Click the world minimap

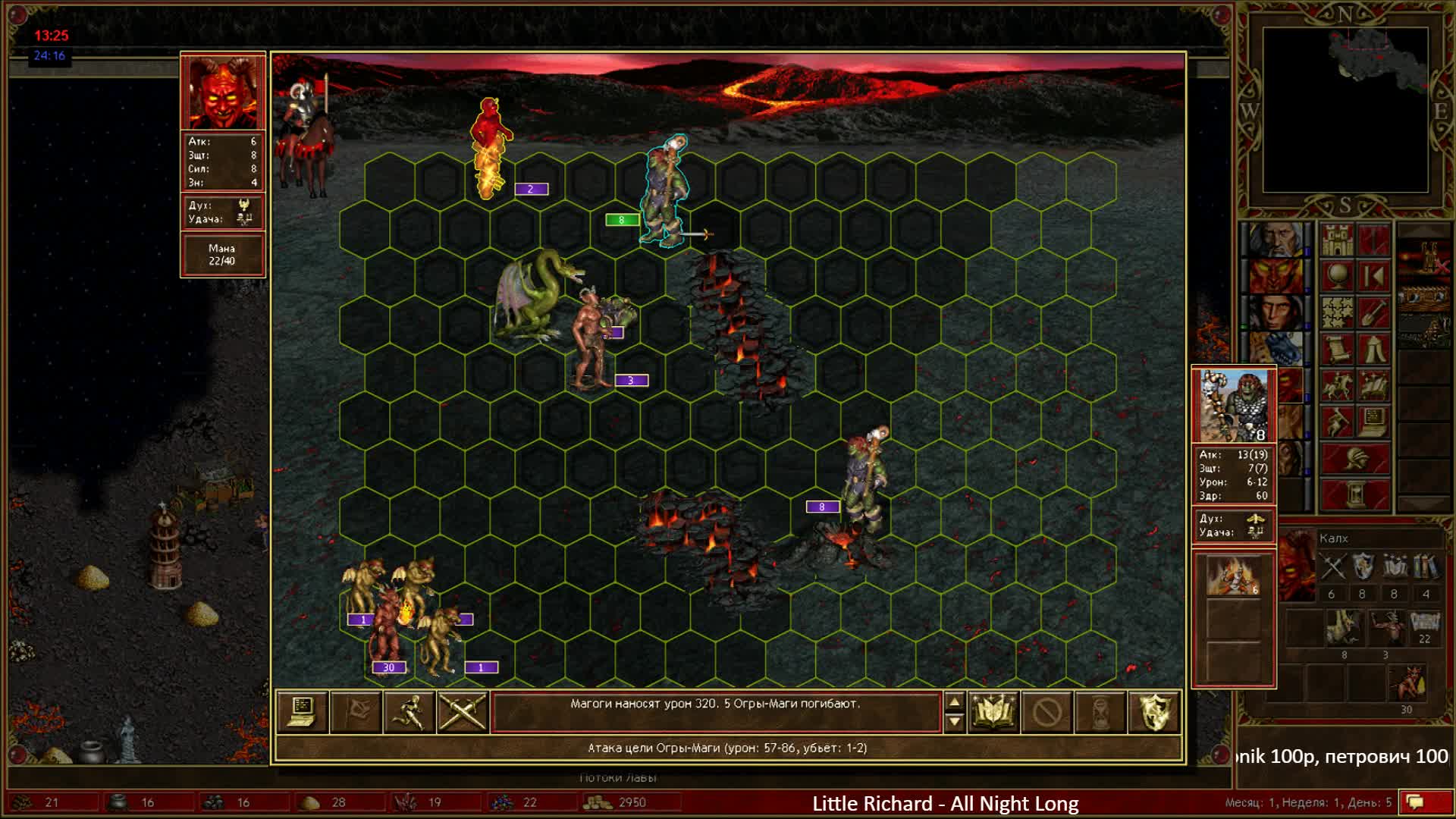(1345, 110)
